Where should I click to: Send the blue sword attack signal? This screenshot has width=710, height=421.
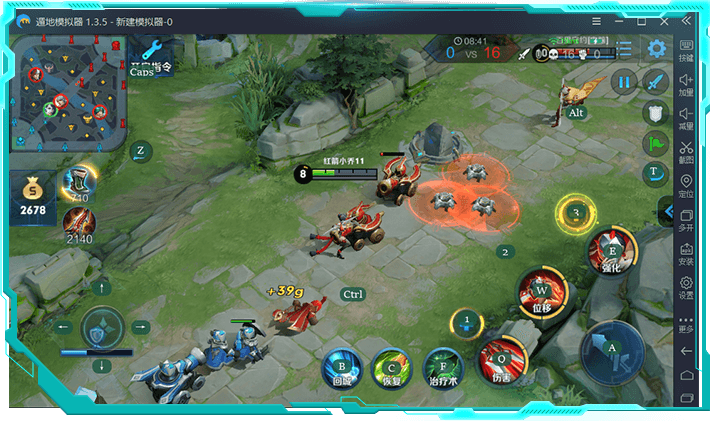tap(656, 81)
